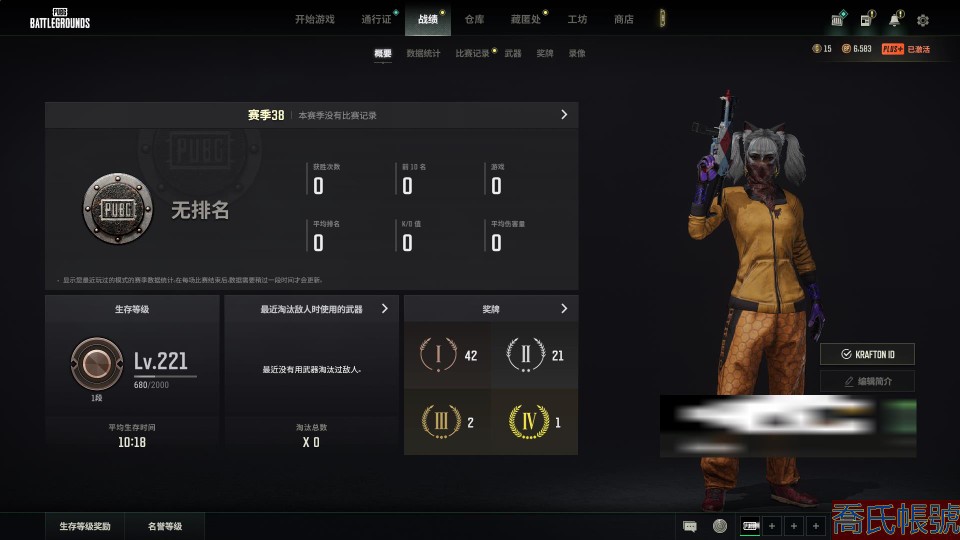Open 生存等级奖励 survival level rewards
Screen dimensions: 960x540
point(85,526)
